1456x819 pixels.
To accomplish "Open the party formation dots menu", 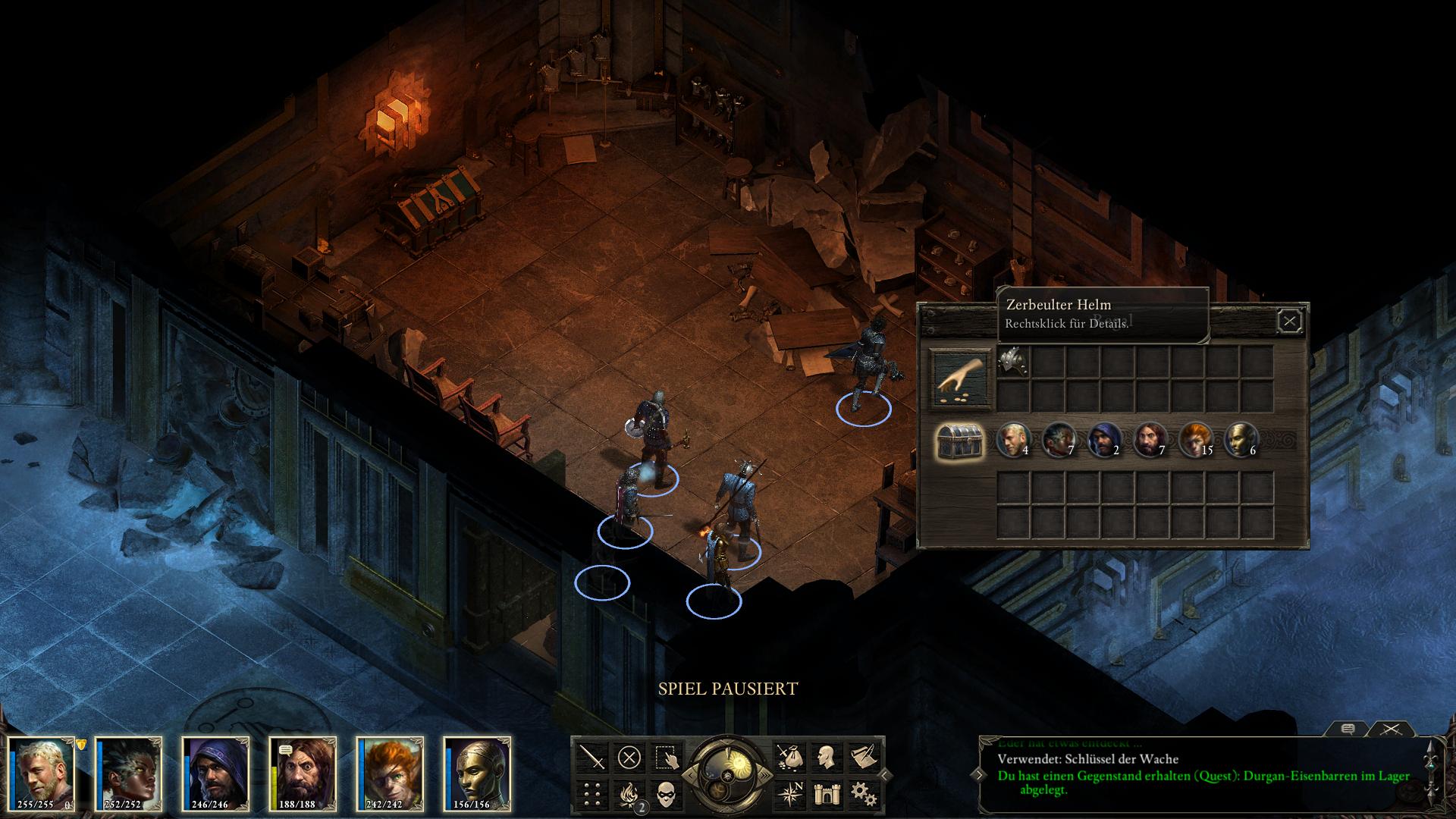I will click(x=591, y=794).
